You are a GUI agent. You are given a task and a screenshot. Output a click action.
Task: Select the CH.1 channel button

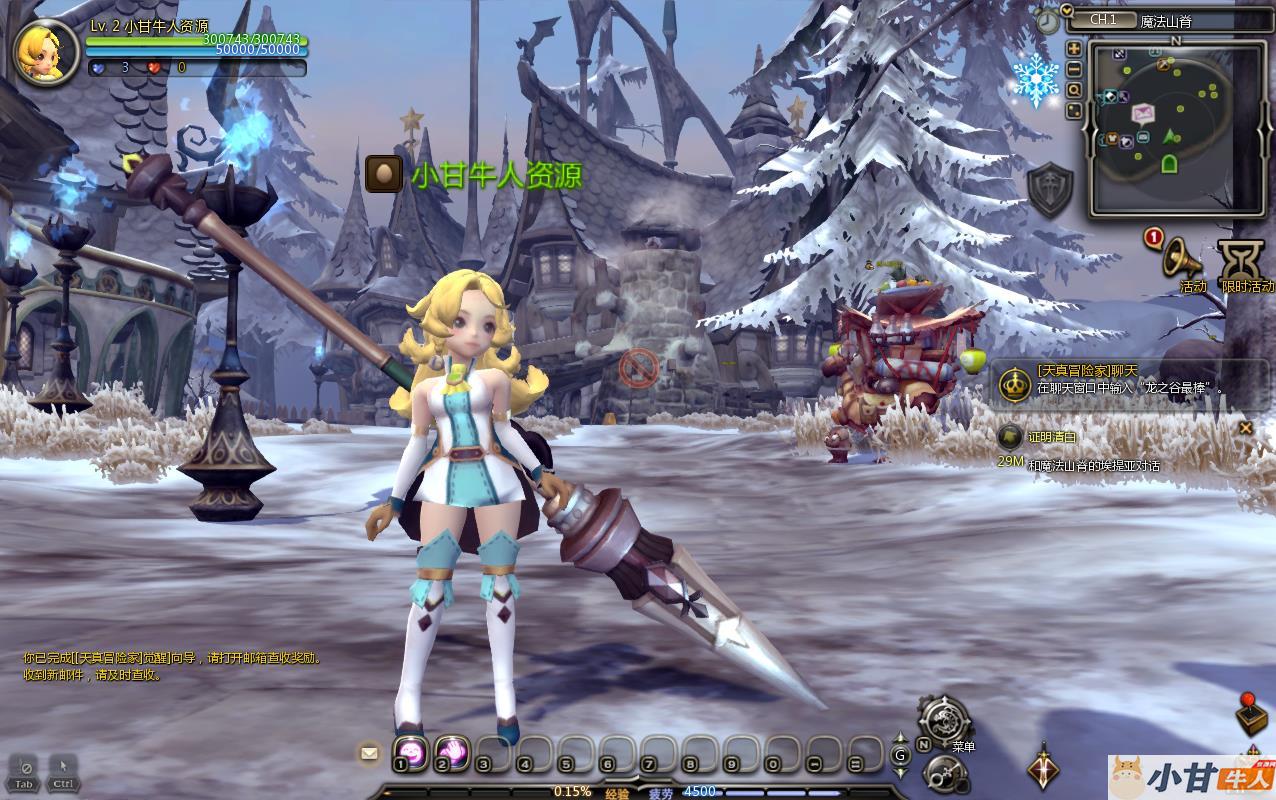click(x=1104, y=20)
